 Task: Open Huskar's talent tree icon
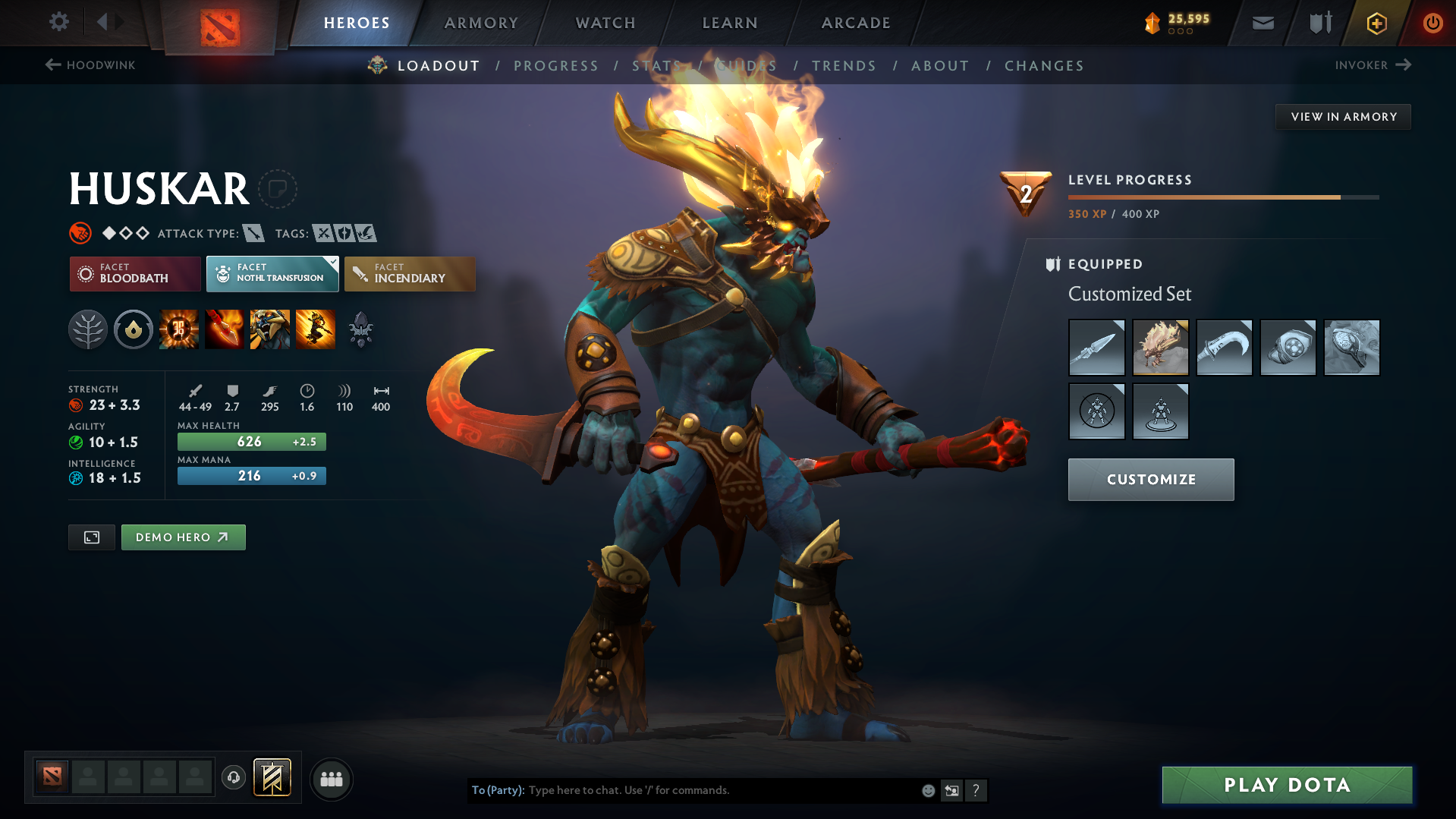point(87,329)
